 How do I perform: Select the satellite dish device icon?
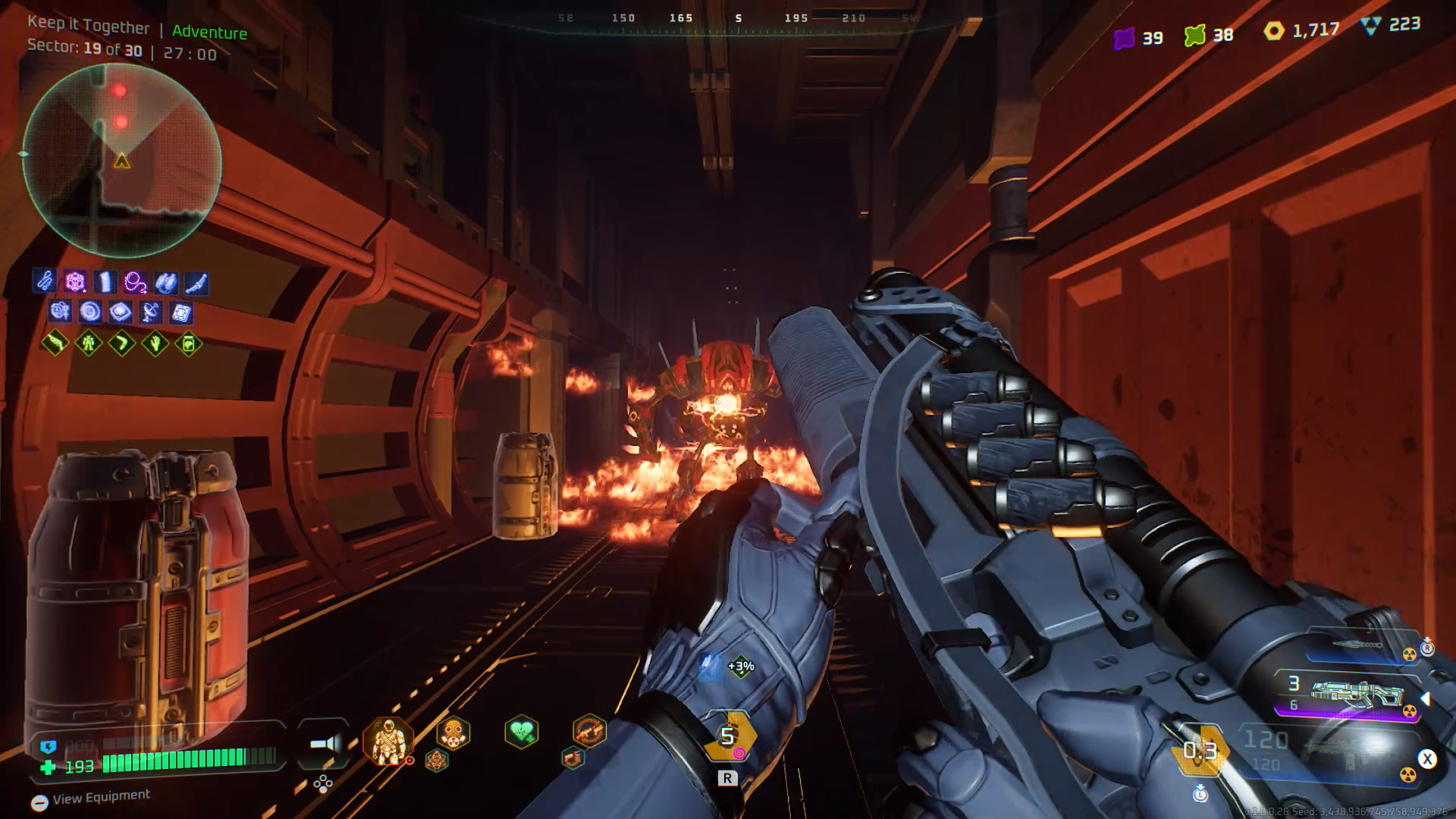[151, 312]
